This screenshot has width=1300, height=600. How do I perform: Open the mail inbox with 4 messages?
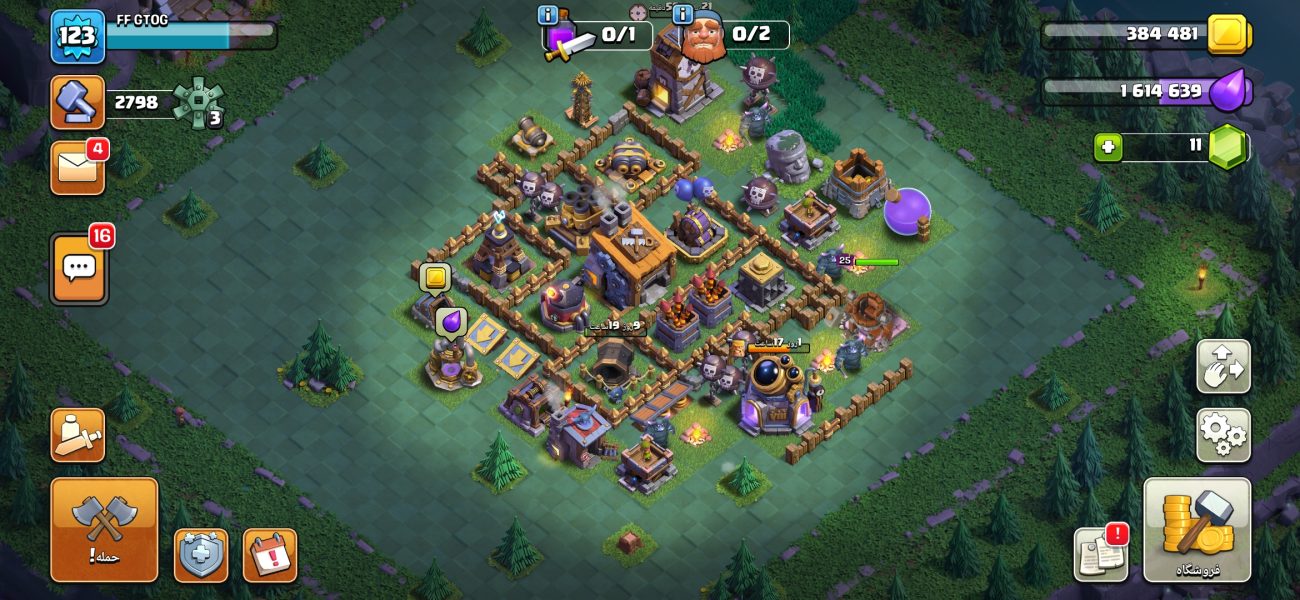point(77,168)
